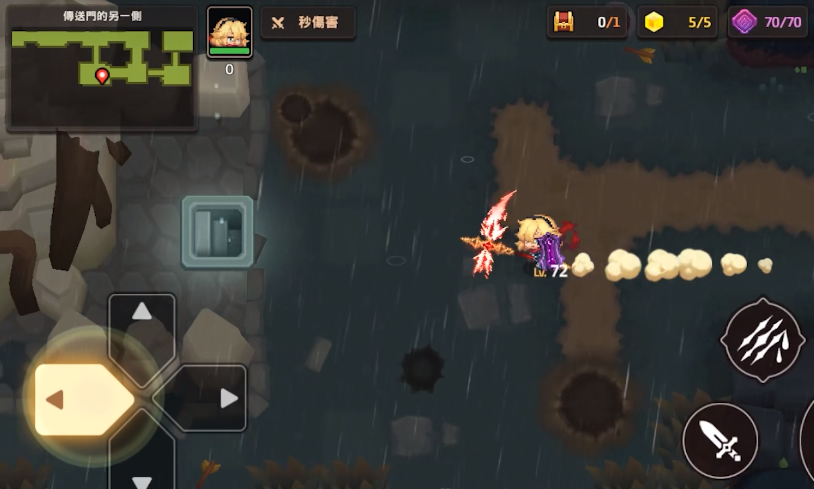
Task: Toggle the 秒傷害 damage display button
Action: coord(308,23)
